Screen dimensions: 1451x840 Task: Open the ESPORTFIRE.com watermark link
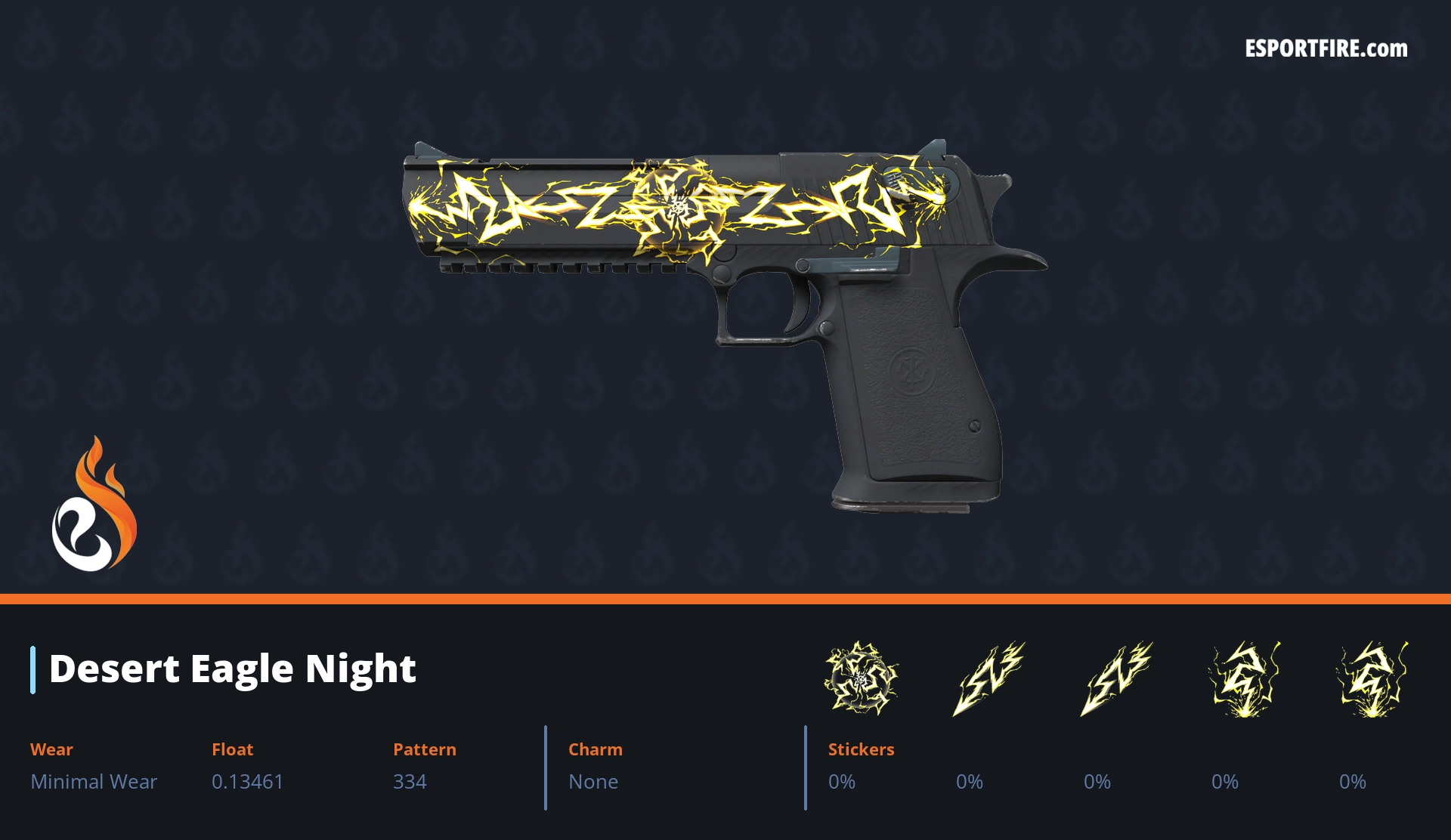pos(1326,49)
